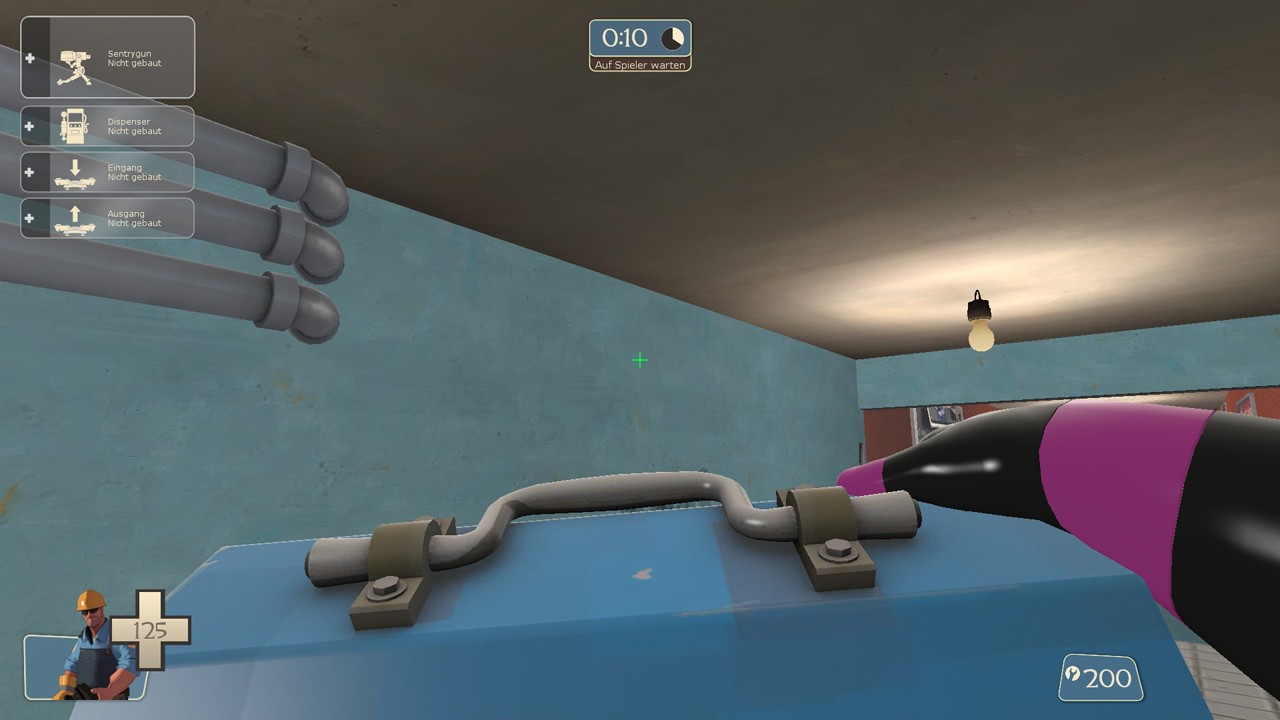Expand the metal counter panel
1280x720 pixels.
pos(1100,677)
